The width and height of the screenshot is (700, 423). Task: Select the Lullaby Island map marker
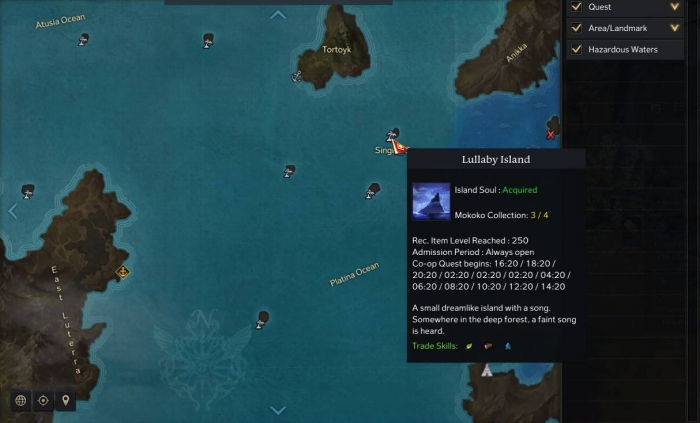(394, 134)
